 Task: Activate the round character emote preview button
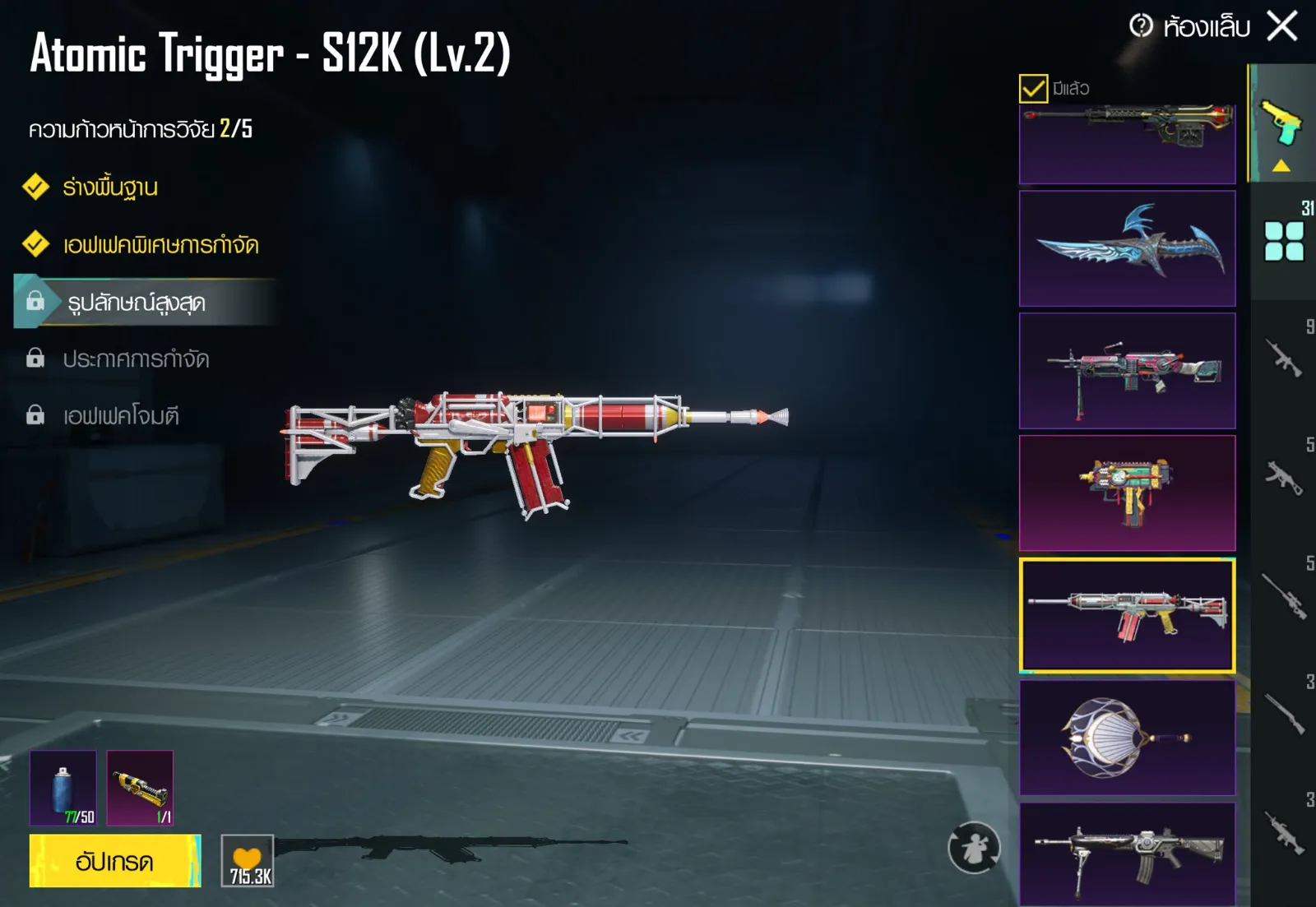tap(974, 847)
